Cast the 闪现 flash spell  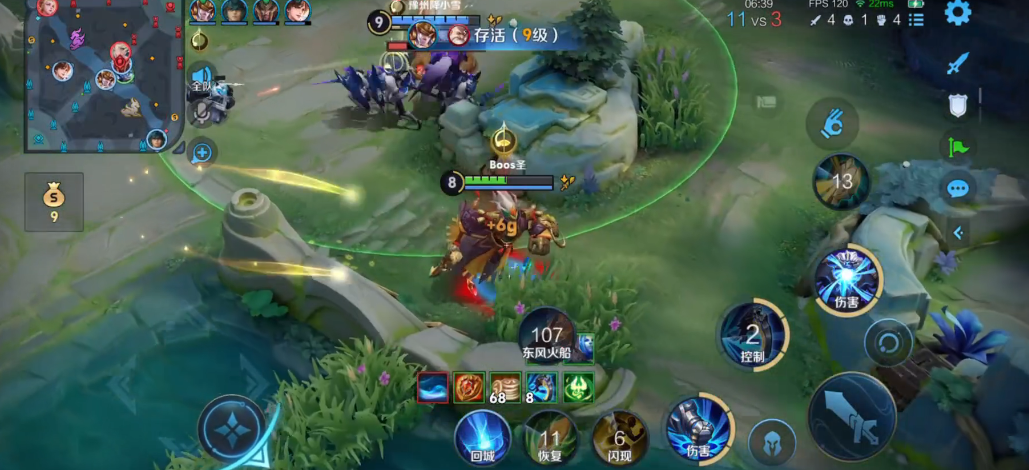point(619,437)
